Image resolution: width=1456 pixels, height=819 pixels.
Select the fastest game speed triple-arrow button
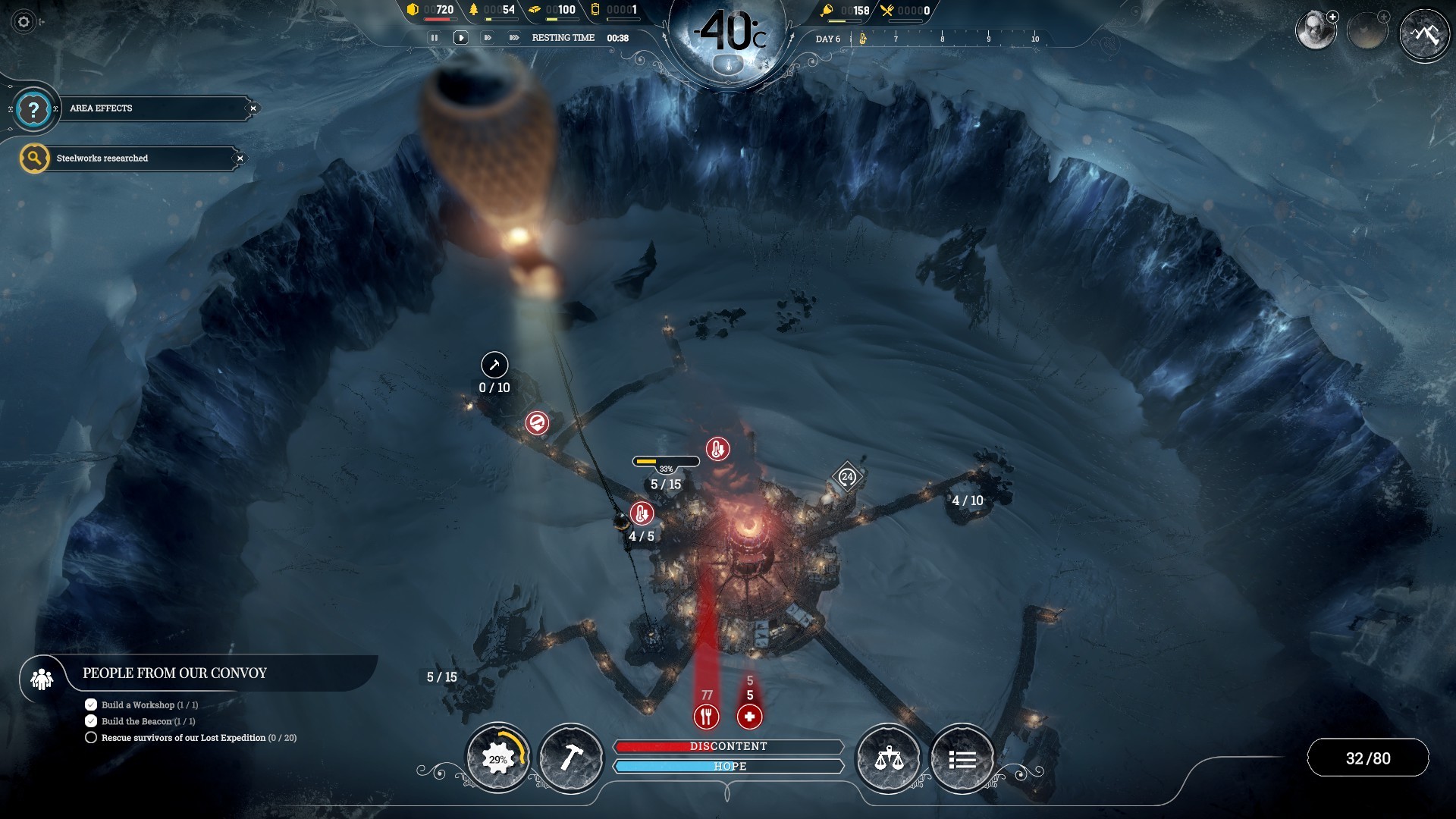514,37
